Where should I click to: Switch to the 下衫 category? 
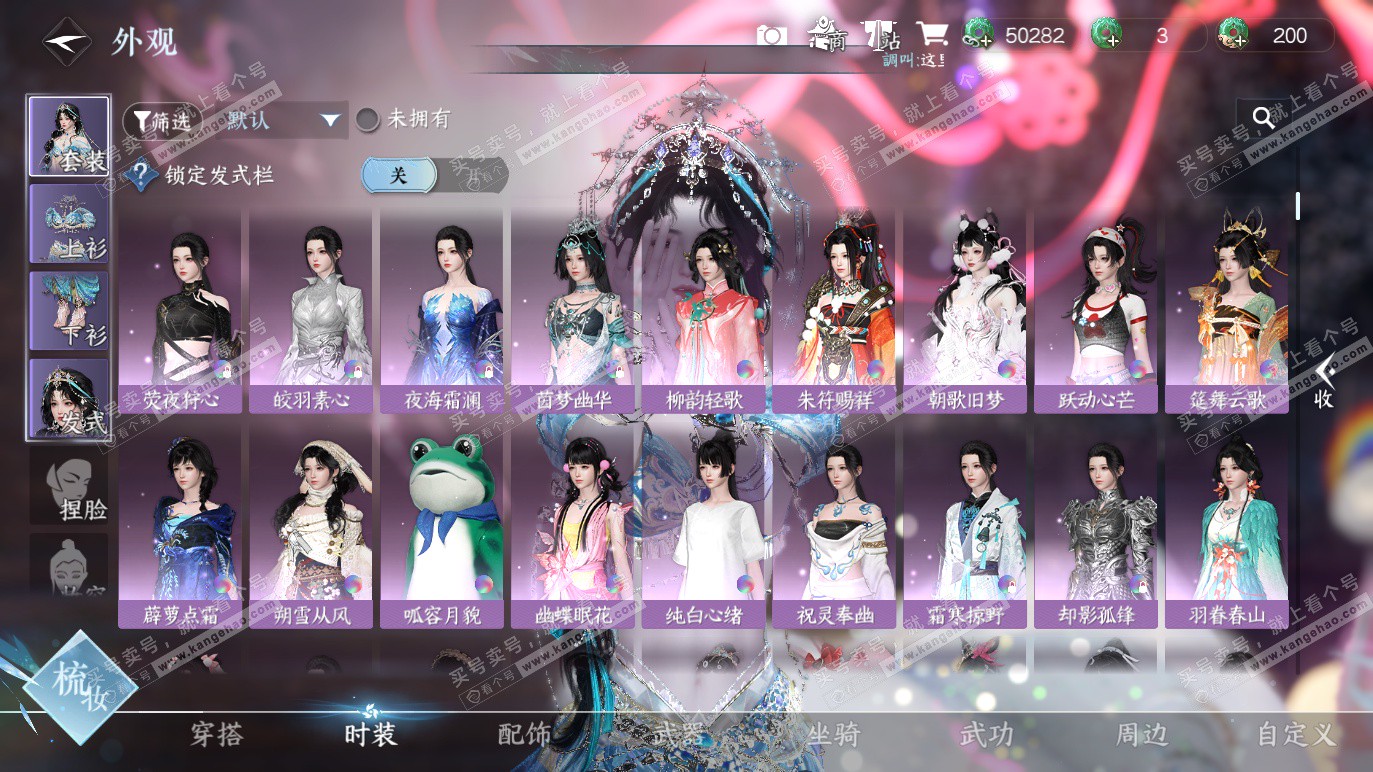click(x=69, y=310)
